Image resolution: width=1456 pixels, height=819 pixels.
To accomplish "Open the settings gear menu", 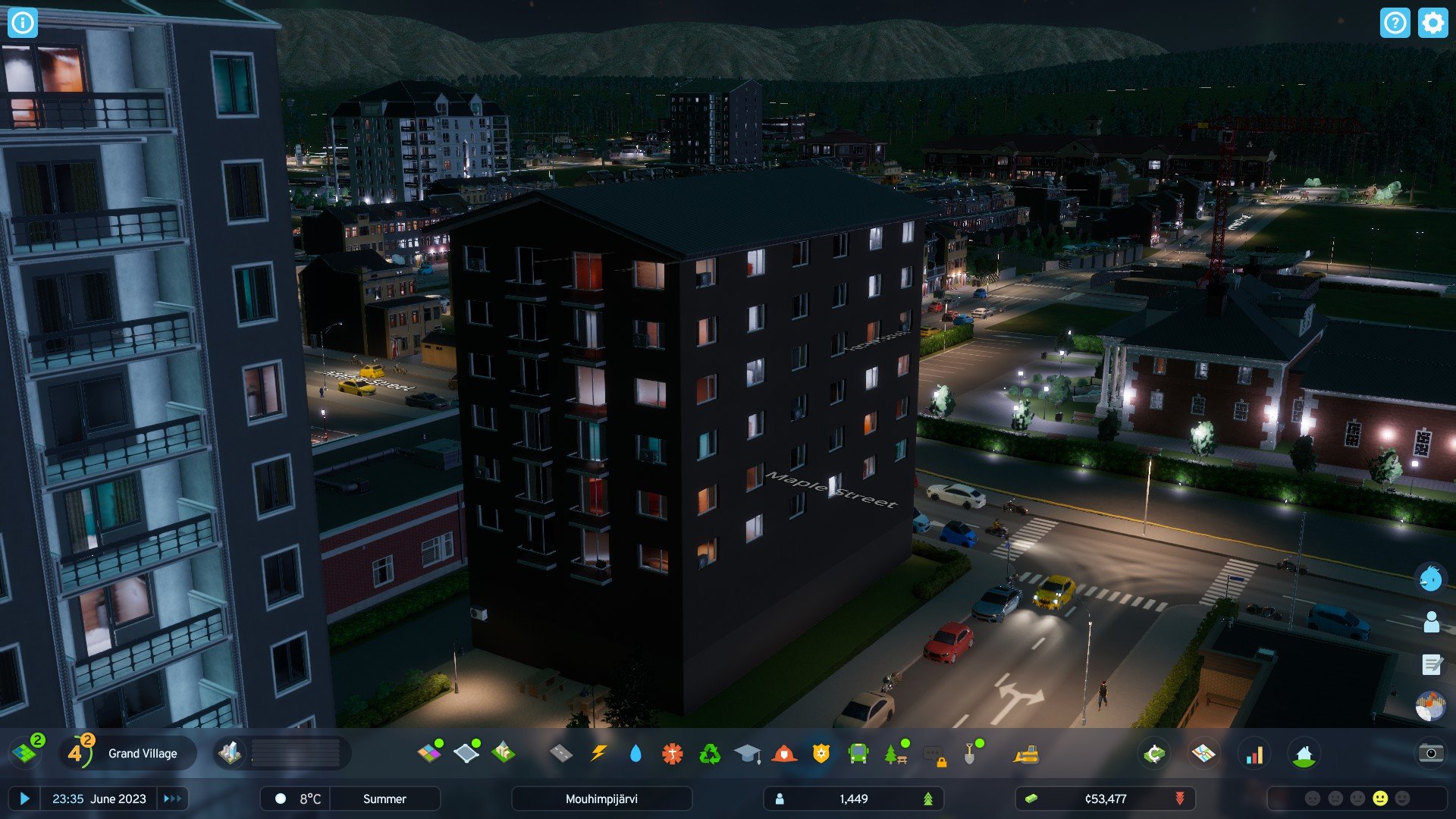I will click(x=1432, y=23).
